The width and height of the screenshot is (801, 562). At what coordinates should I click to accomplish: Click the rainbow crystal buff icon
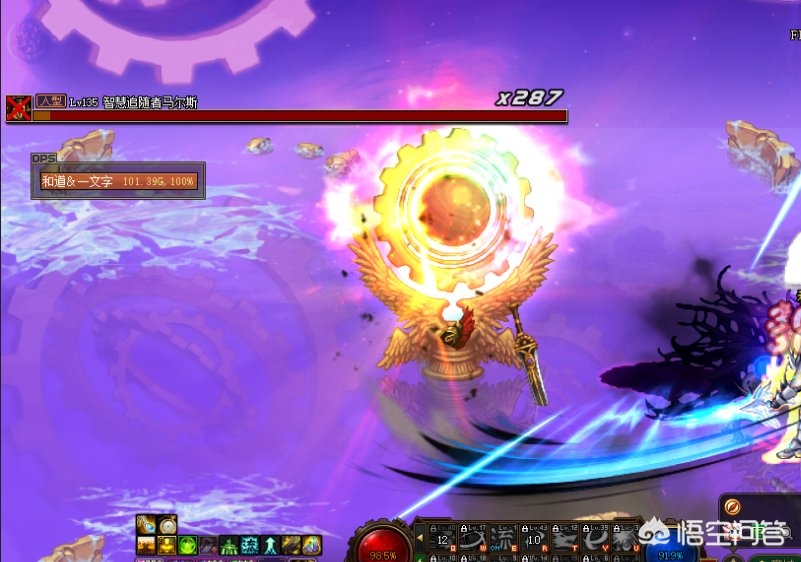tap(312, 545)
